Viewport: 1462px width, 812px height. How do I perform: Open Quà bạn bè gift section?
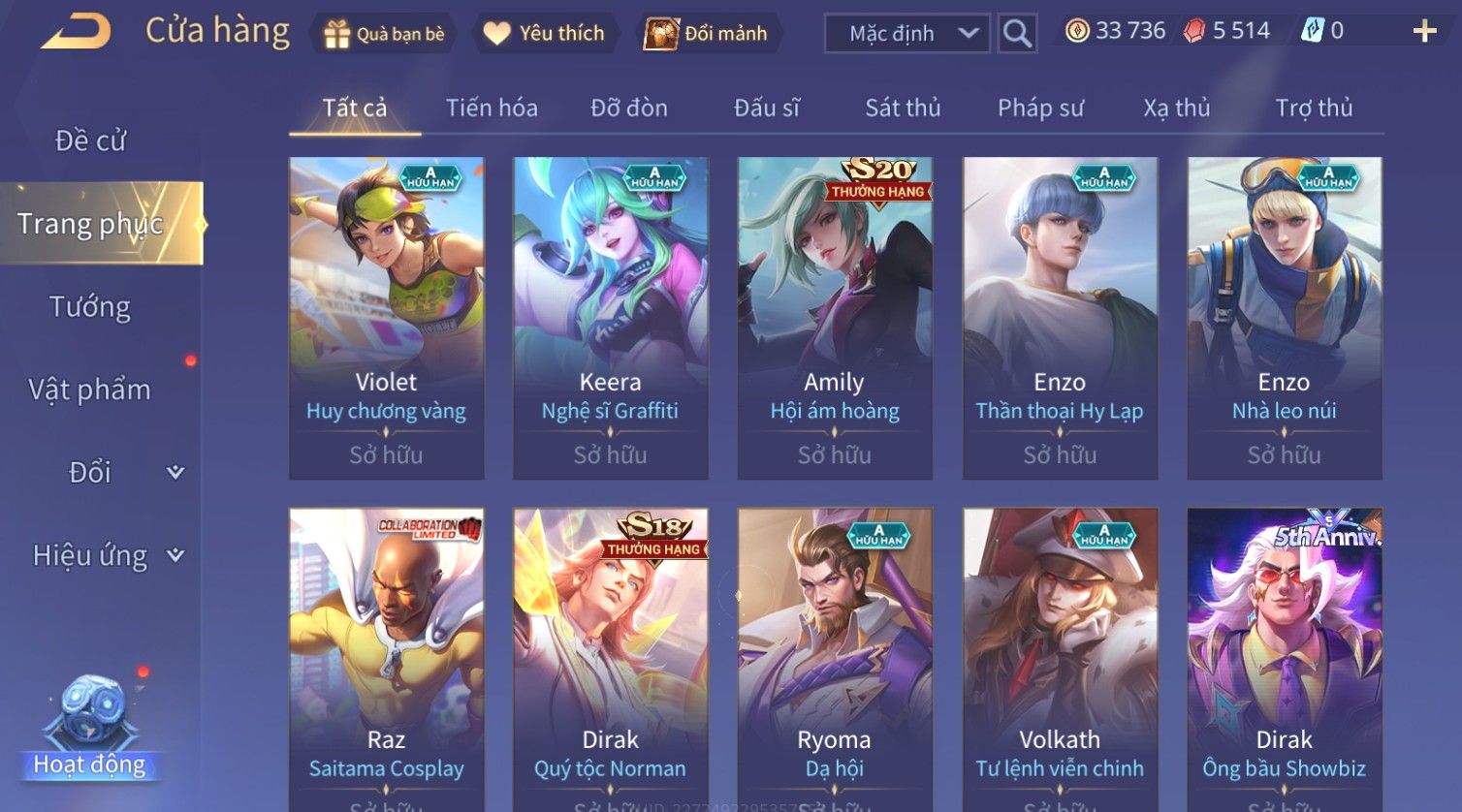point(385,34)
